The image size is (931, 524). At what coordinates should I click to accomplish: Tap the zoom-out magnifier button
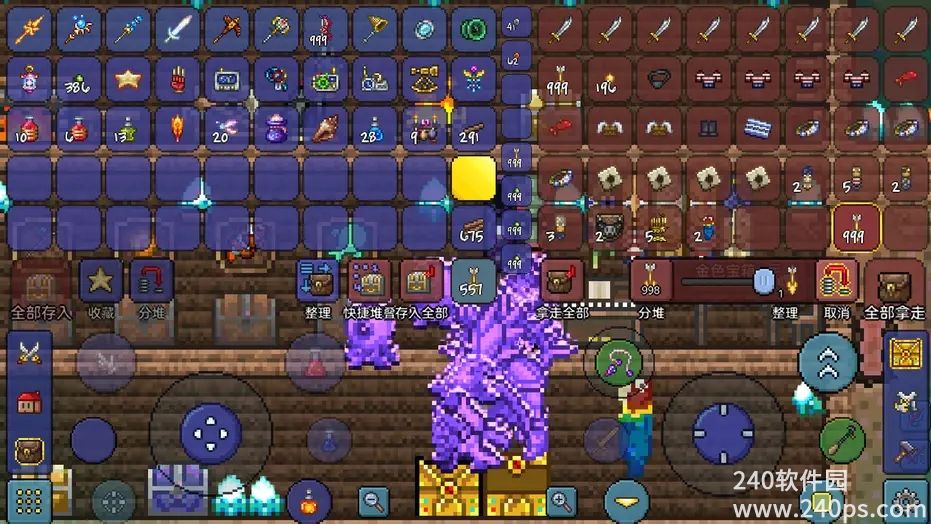click(x=374, y=499)
